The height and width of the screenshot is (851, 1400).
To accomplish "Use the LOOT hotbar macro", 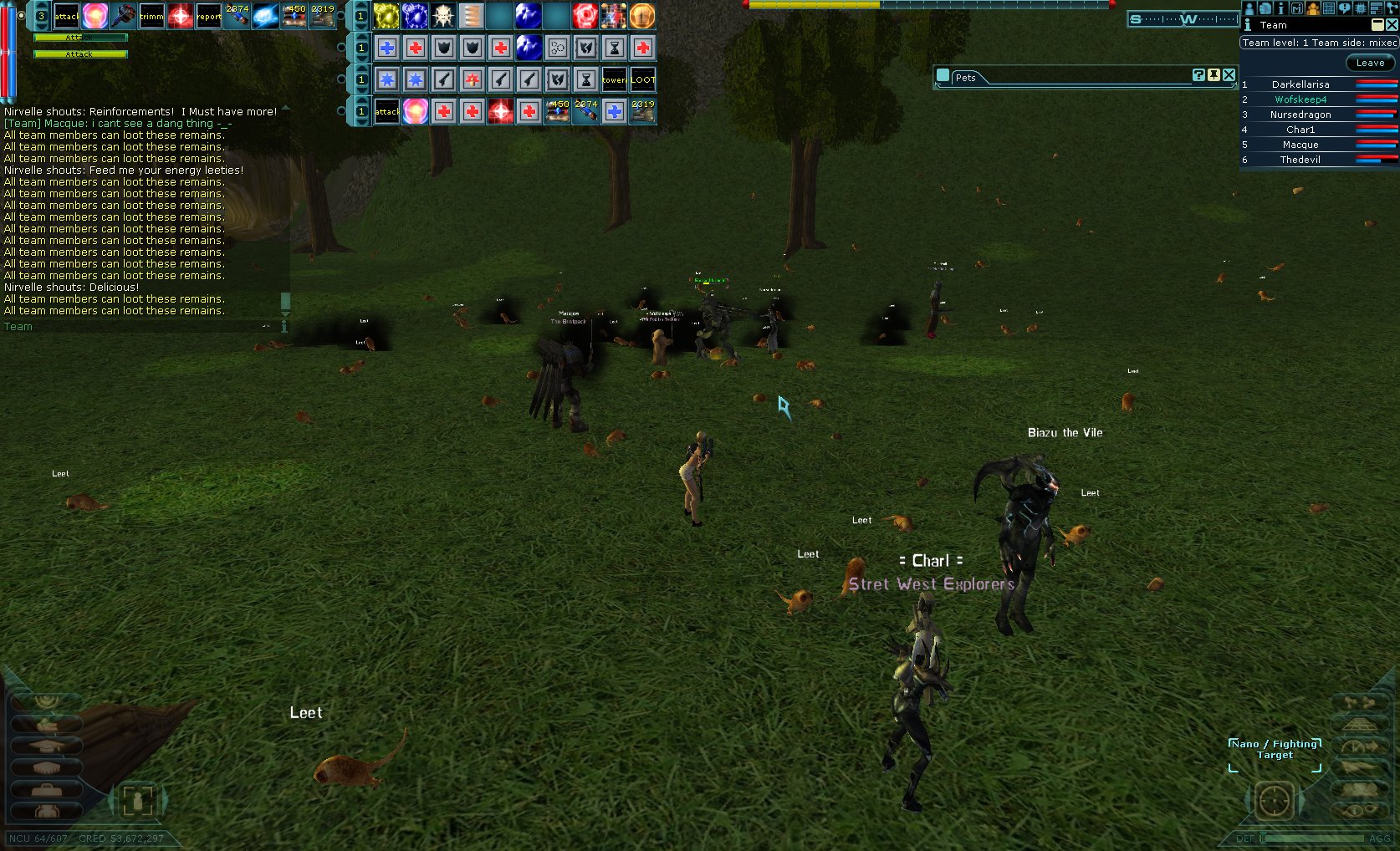I will click(x=642, y=80).
